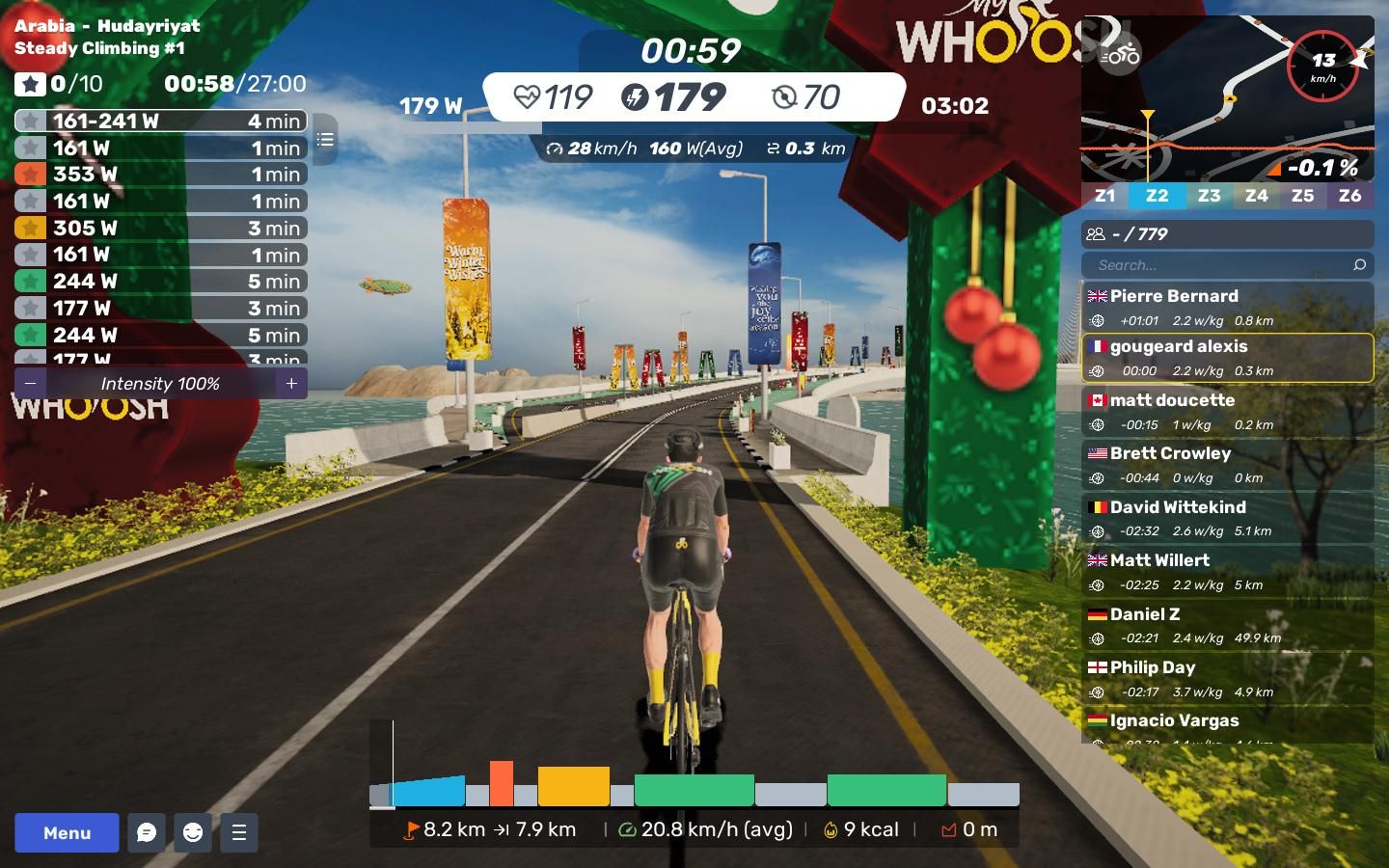
Task: Select rider Brett Crowley
Action: (x=1227, y=464)
